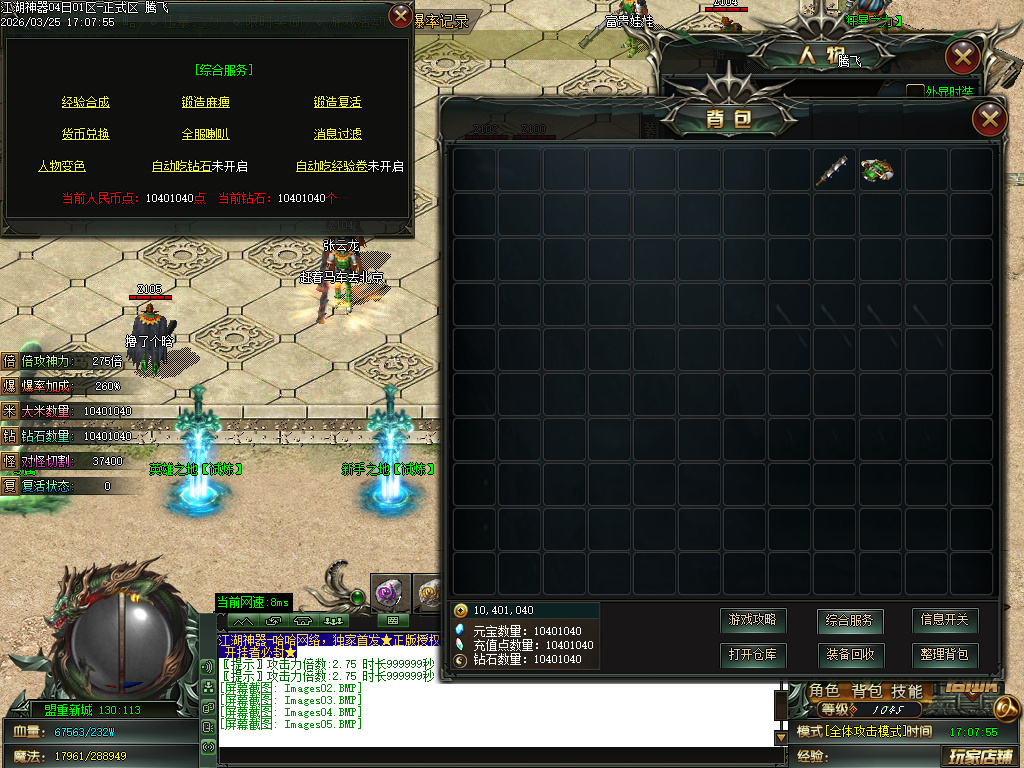Click the 全服喇叭 server broadcast link
This screenshot has height=768, width=1024.
point(206,134)
